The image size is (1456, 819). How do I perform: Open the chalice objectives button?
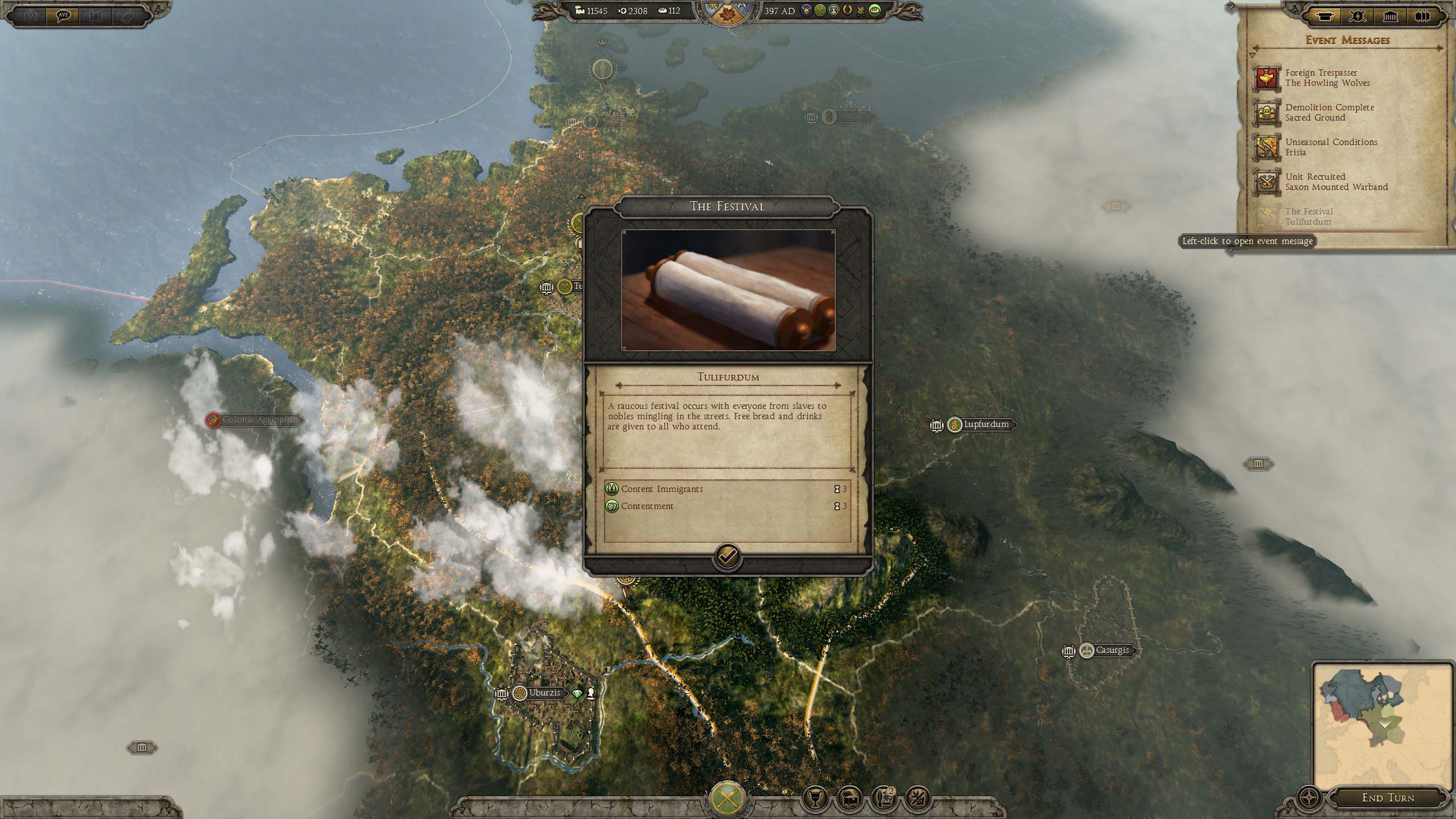tap(814, 797)
